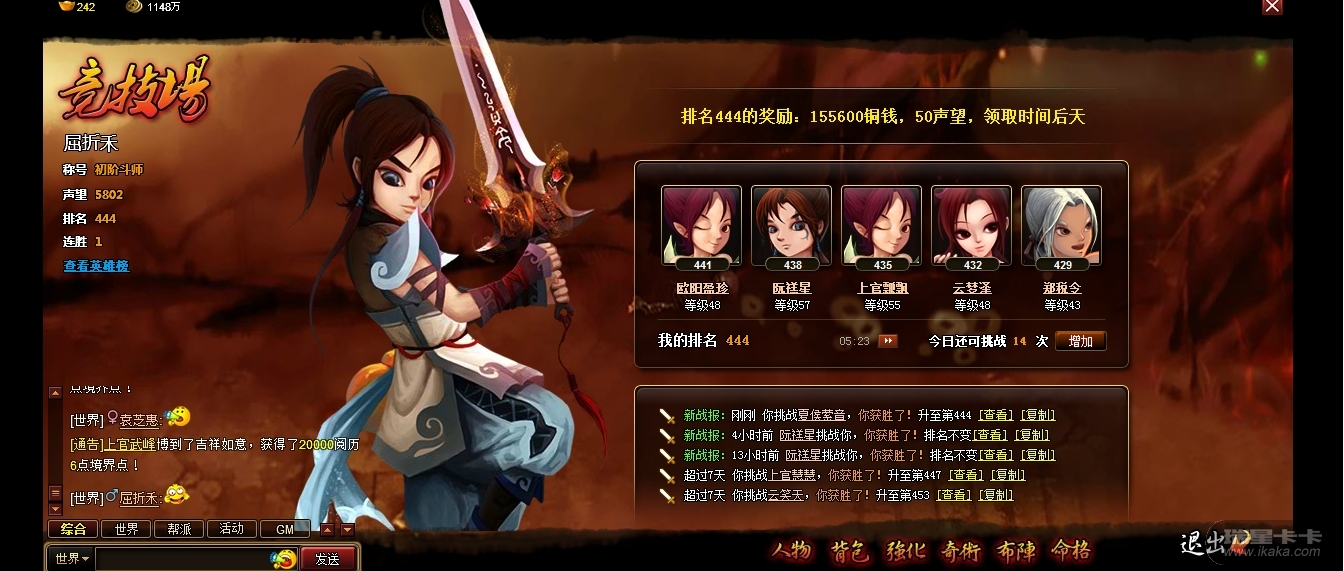1344x571 pixels.
Task: Exit the arena with 退出
Action: (1200, 544)
